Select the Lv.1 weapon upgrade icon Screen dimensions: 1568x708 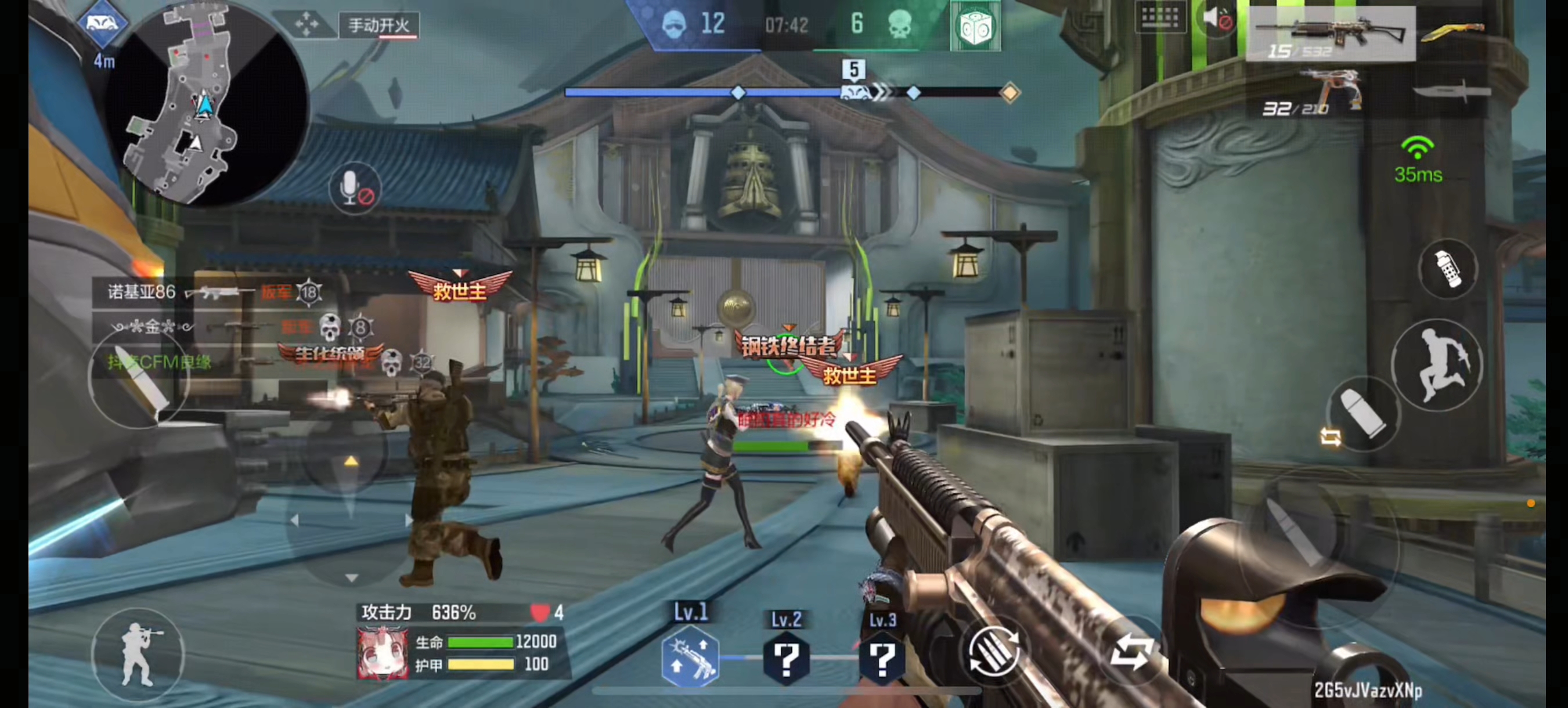(x=690, y=658)
